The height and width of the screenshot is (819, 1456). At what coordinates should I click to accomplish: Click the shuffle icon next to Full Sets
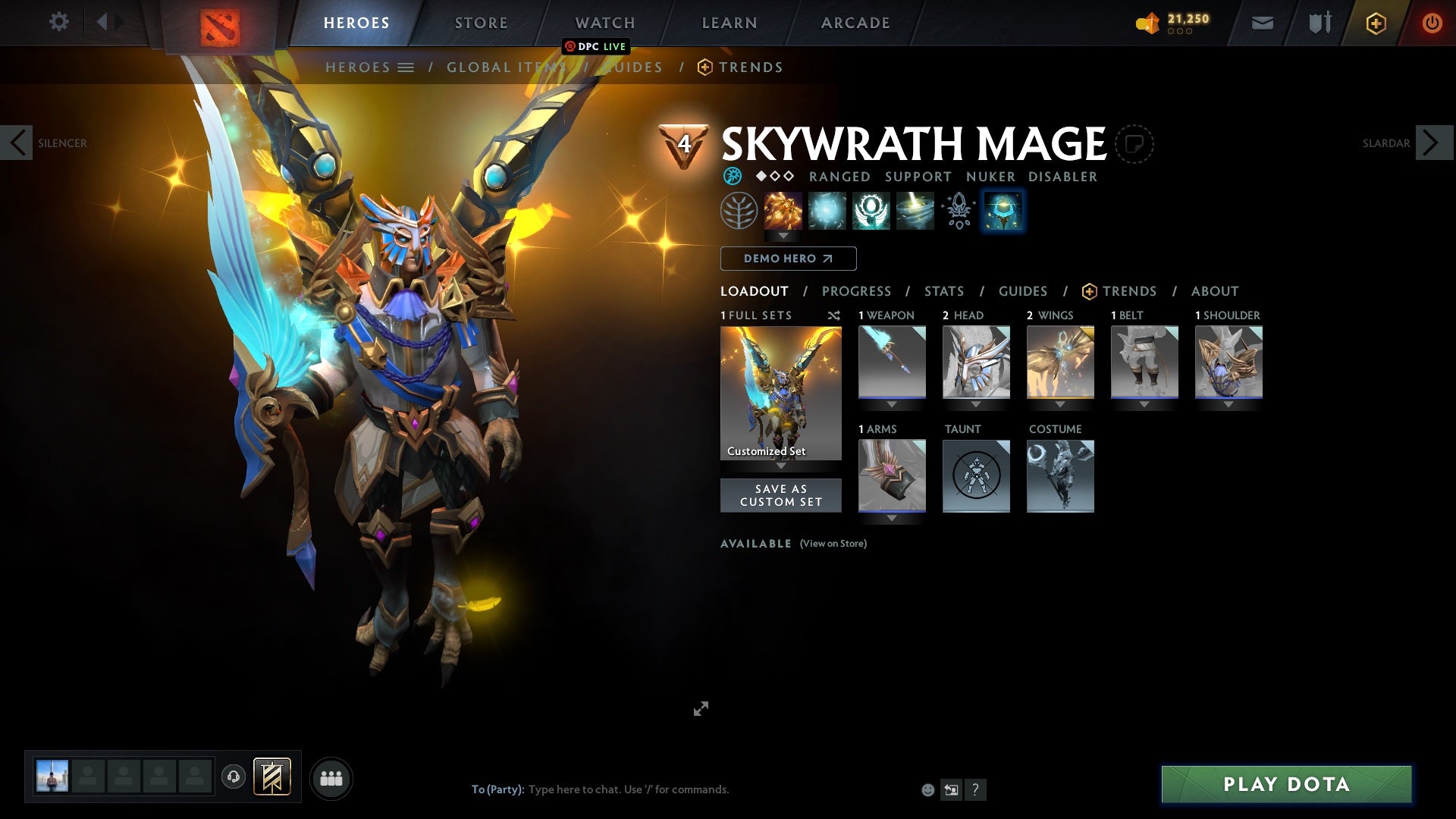pos(834,315)
